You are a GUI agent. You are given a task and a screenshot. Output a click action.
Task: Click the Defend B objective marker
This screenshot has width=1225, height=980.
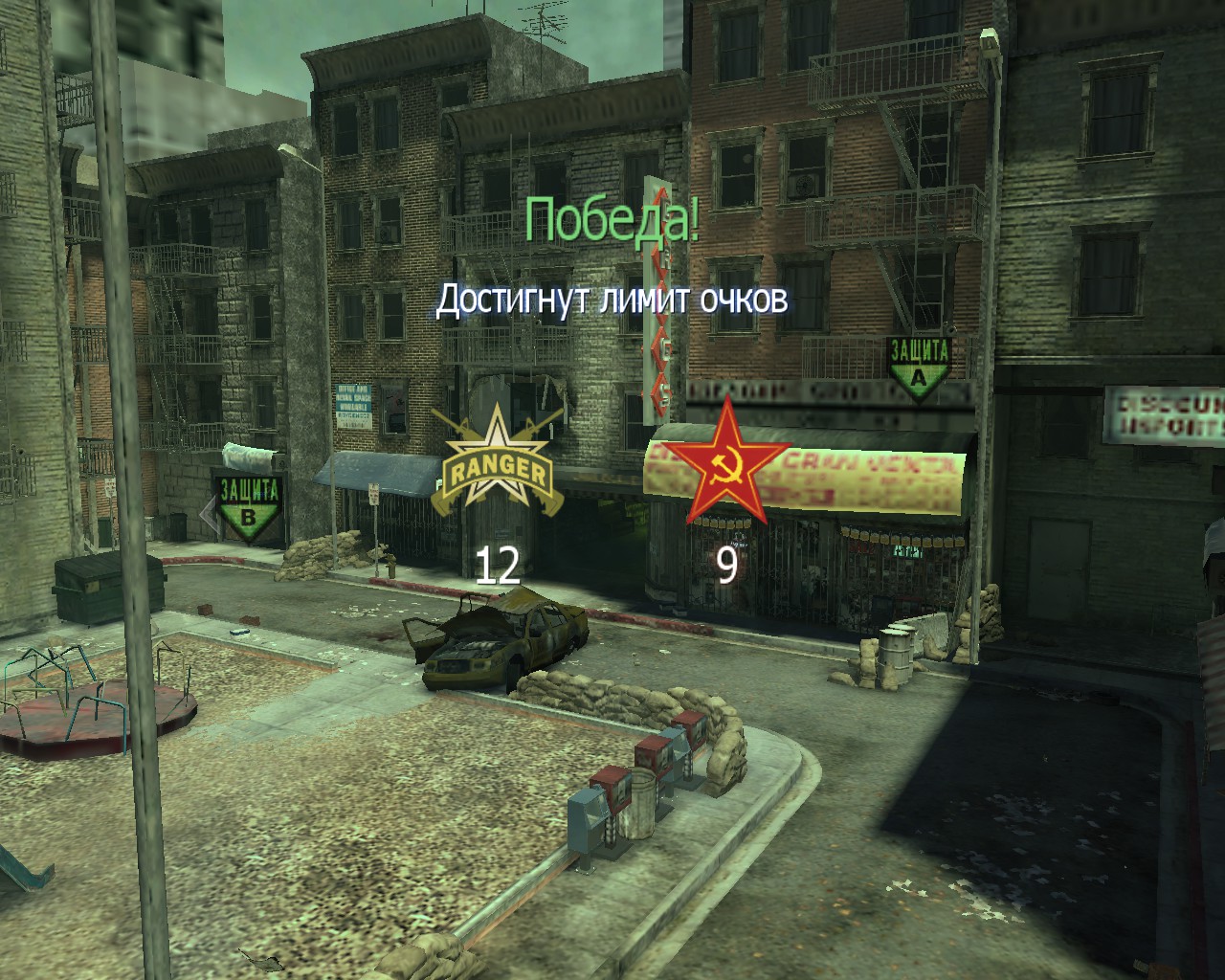(x=249, y=507)
